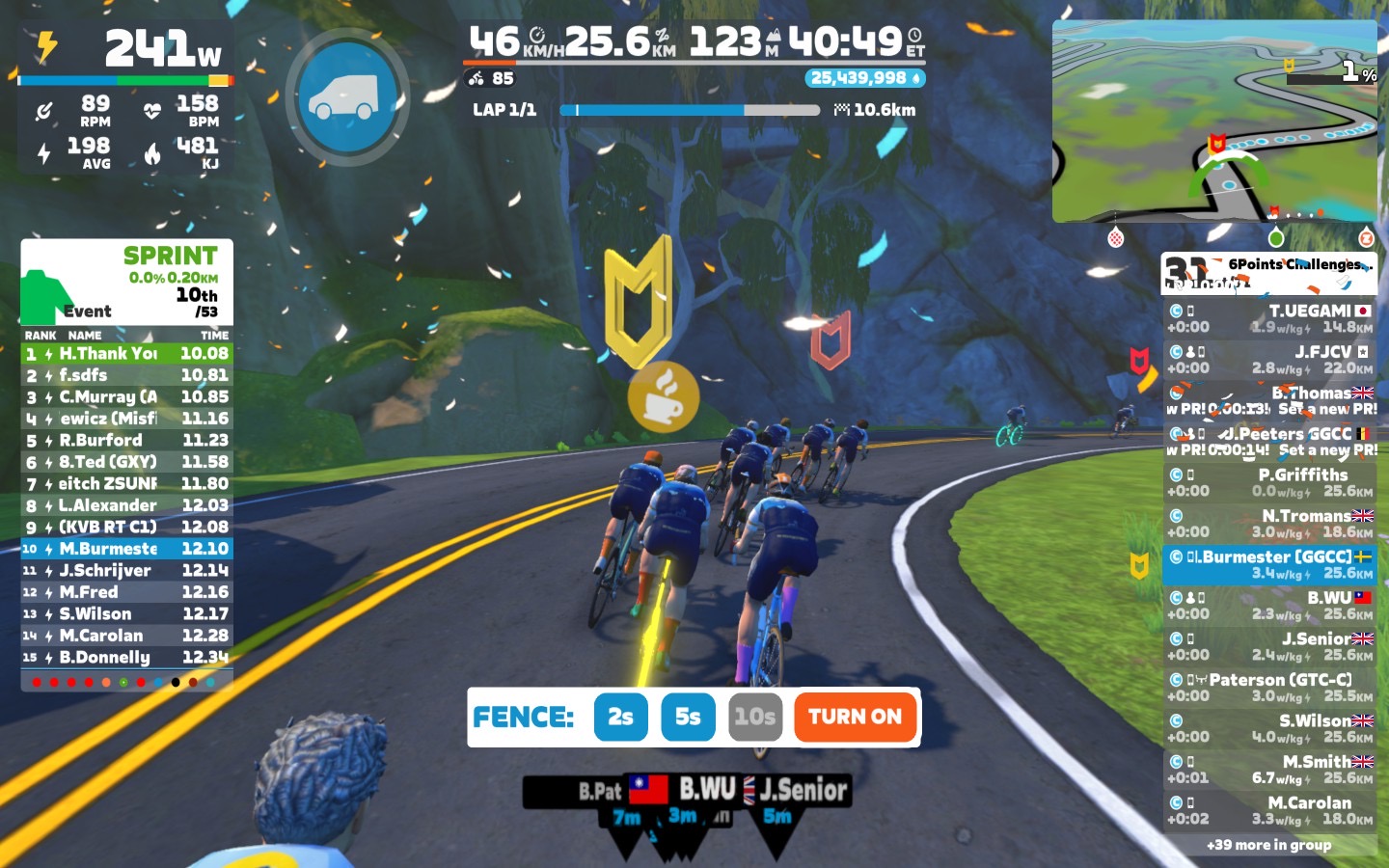This screenshot has width=1389, height=868.
Task: Click R.Burford's sprint leaderboard row
Action: tap(126, 441)
